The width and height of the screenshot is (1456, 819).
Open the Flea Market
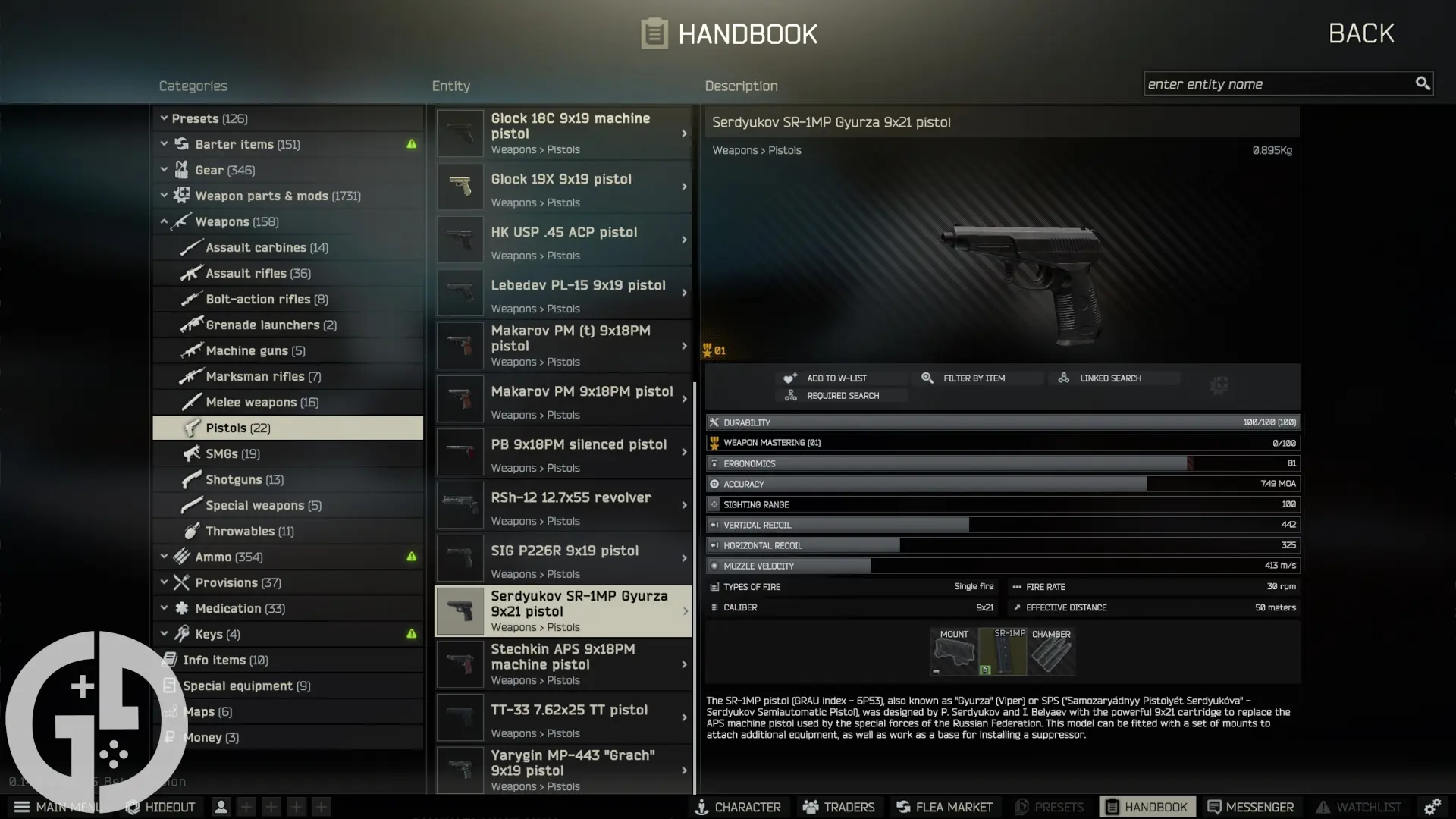(943, 807)
